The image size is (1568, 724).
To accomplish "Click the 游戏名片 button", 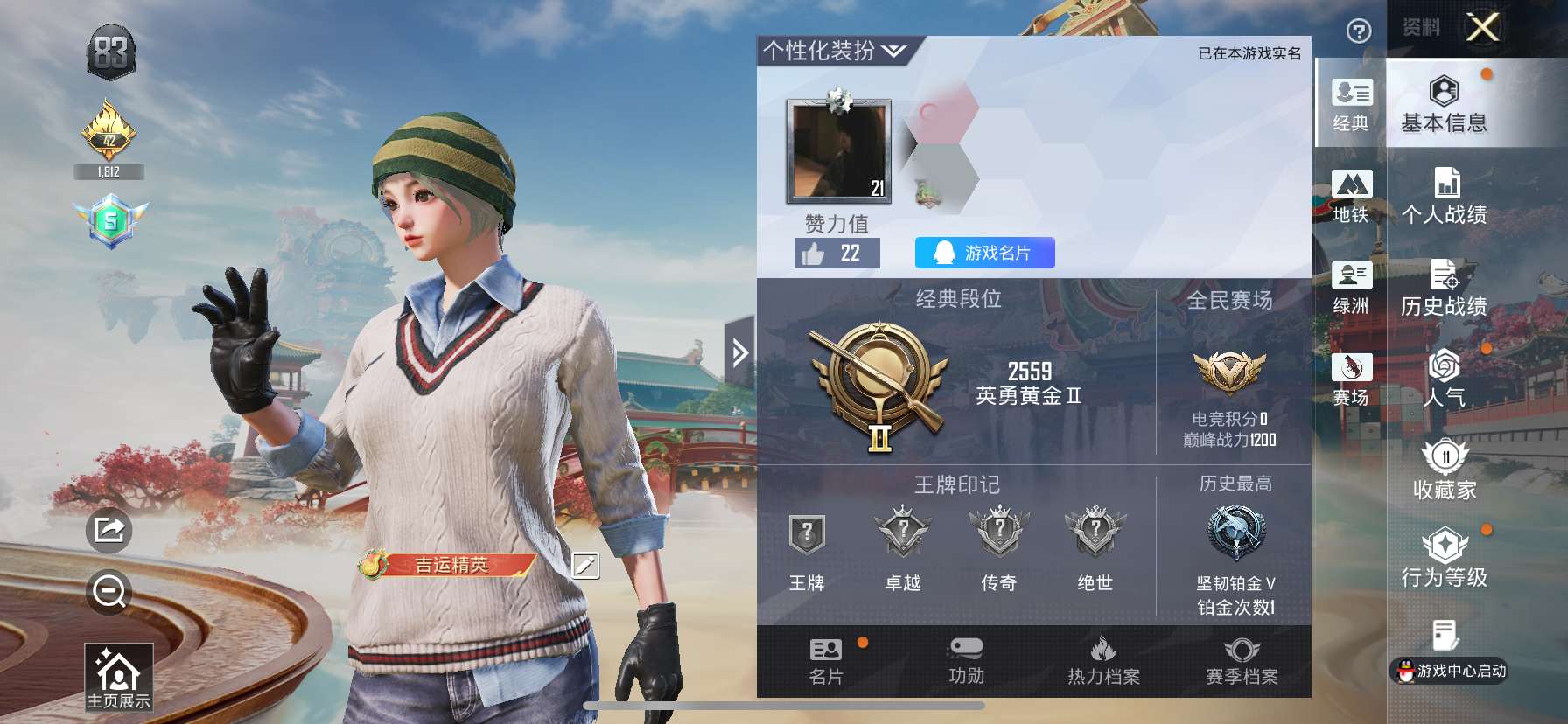I will (x=983, y=254).
